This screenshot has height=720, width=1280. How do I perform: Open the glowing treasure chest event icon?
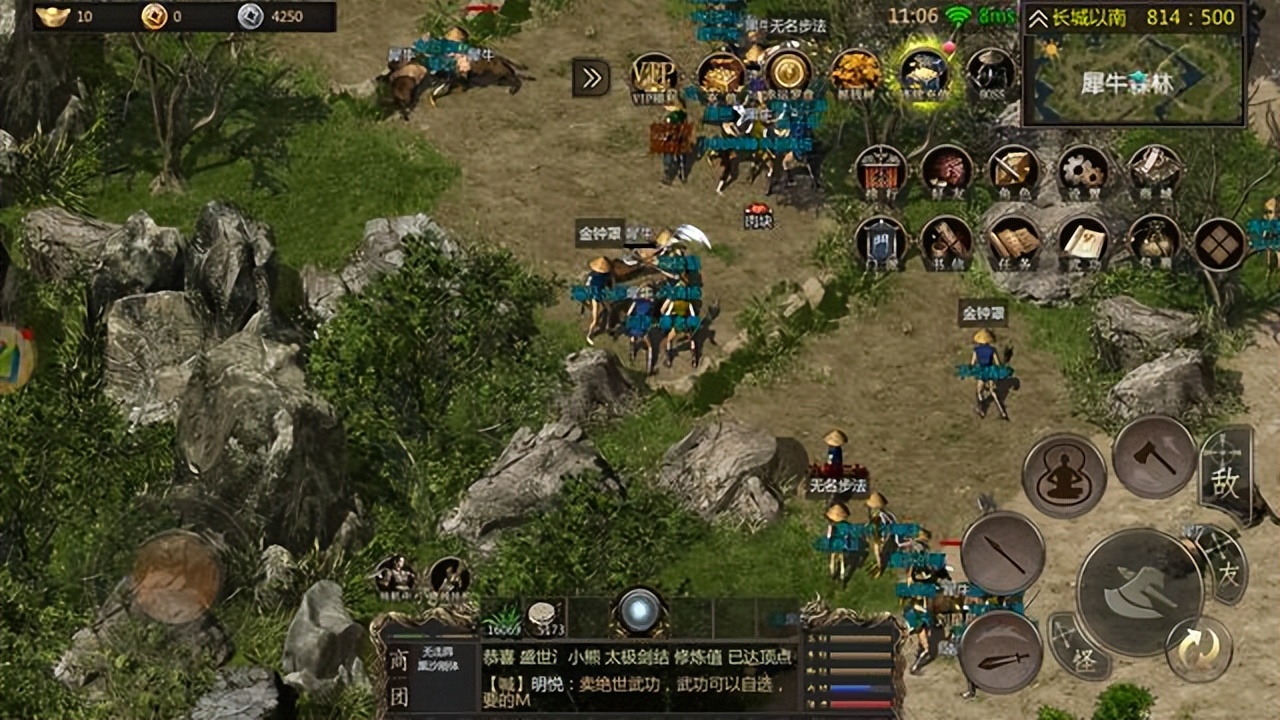pos(924,72)
